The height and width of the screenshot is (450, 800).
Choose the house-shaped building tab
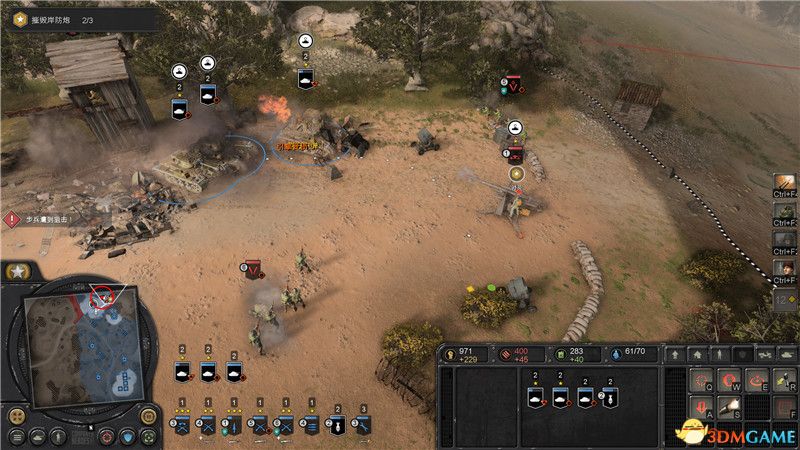tap(698, 354)
